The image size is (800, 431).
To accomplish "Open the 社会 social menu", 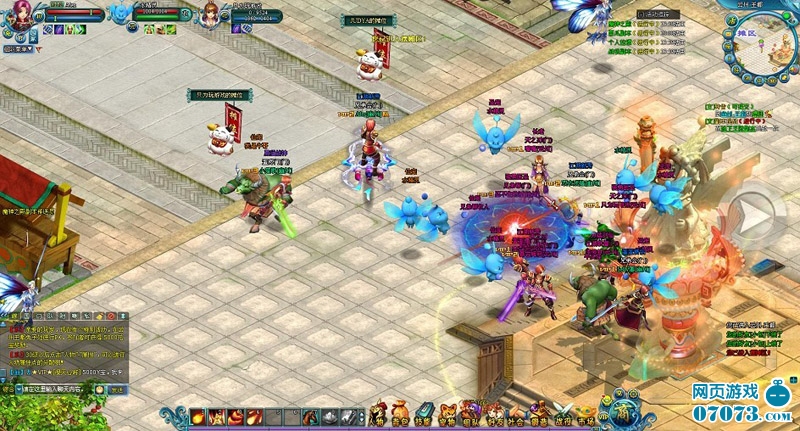I will 516,412.
